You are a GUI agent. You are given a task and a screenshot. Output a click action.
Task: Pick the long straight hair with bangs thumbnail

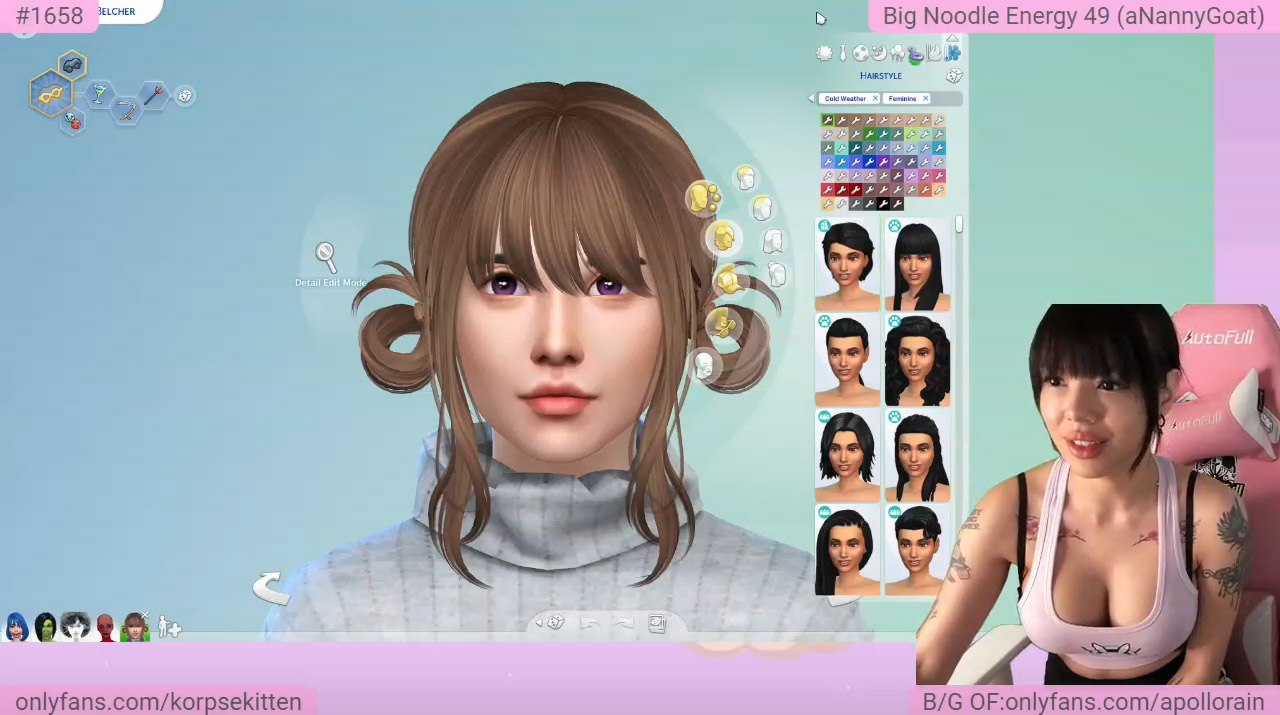pyautogui.click(x=917, y=266)
